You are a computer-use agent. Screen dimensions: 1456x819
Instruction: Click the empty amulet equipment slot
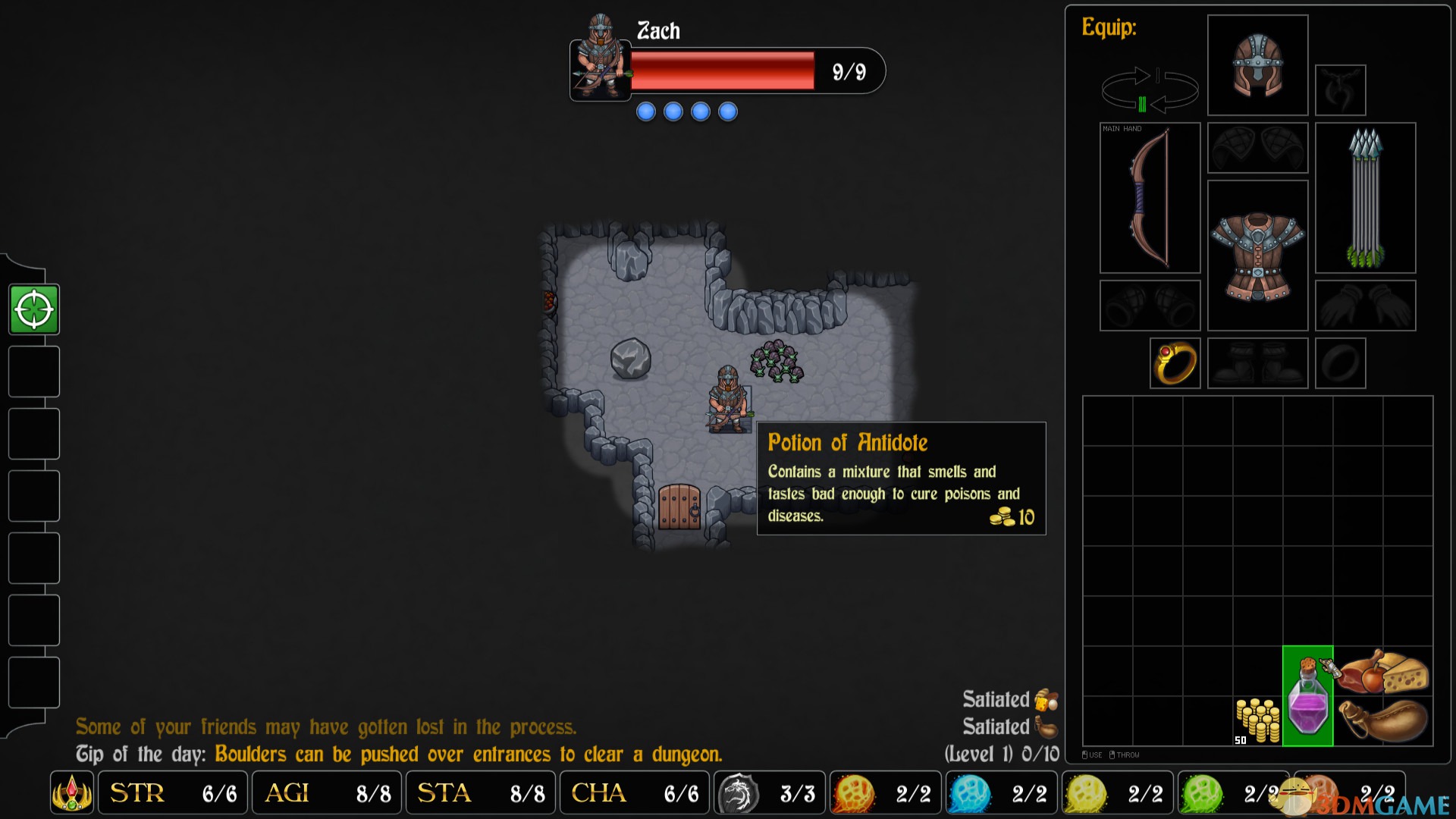pyautogui.click(x=1340, y=90)
